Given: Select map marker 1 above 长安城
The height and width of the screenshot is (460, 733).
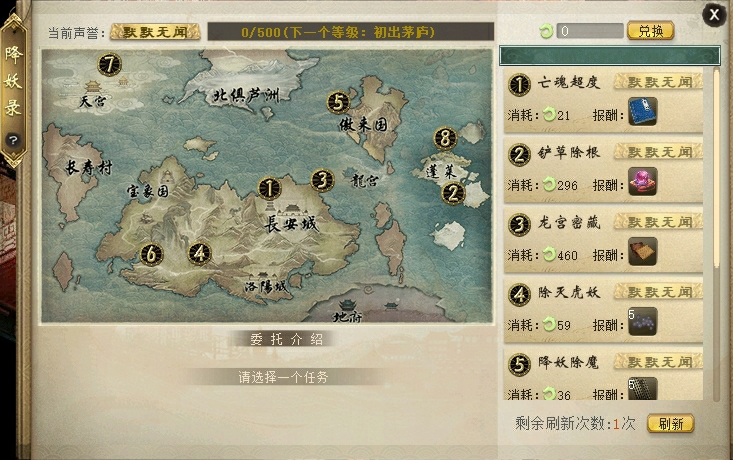Looking at the screenshot, I should (268, 187).
